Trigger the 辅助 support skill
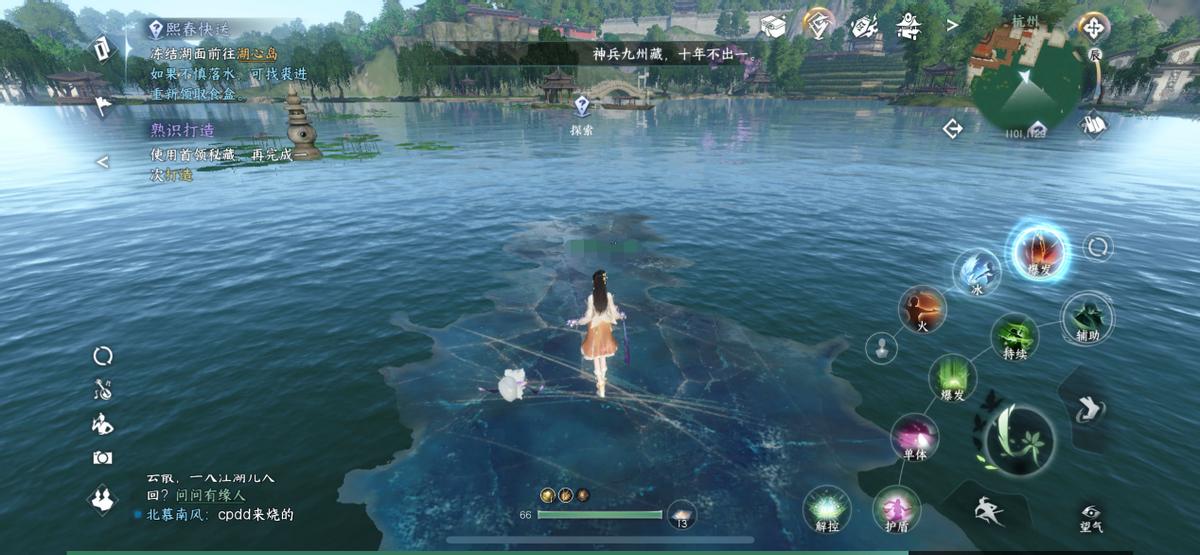Viewport: 1200px width, 555px height. coord(1086,319)
